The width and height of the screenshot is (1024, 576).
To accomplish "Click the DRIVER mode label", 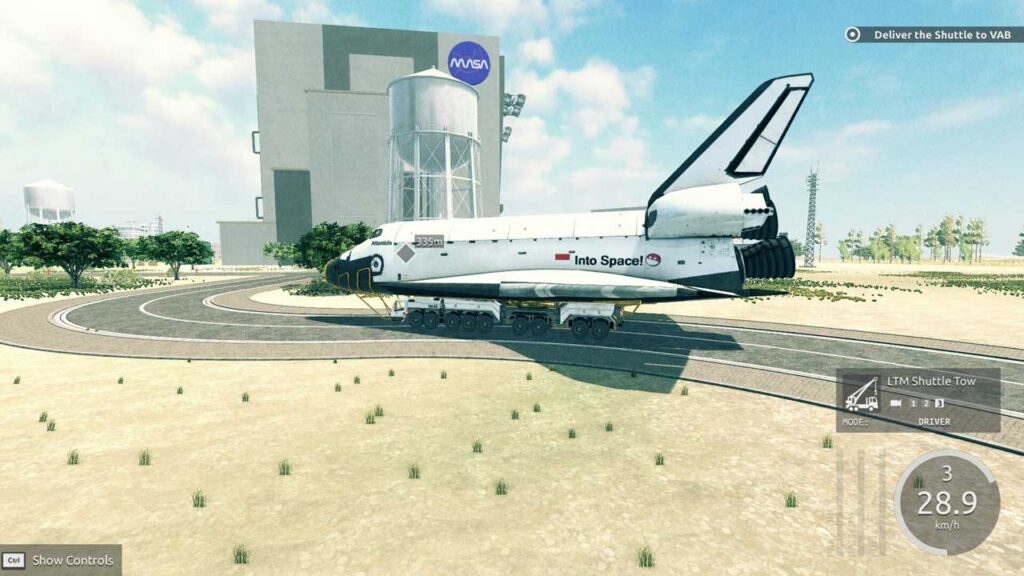I will point(934,422).
